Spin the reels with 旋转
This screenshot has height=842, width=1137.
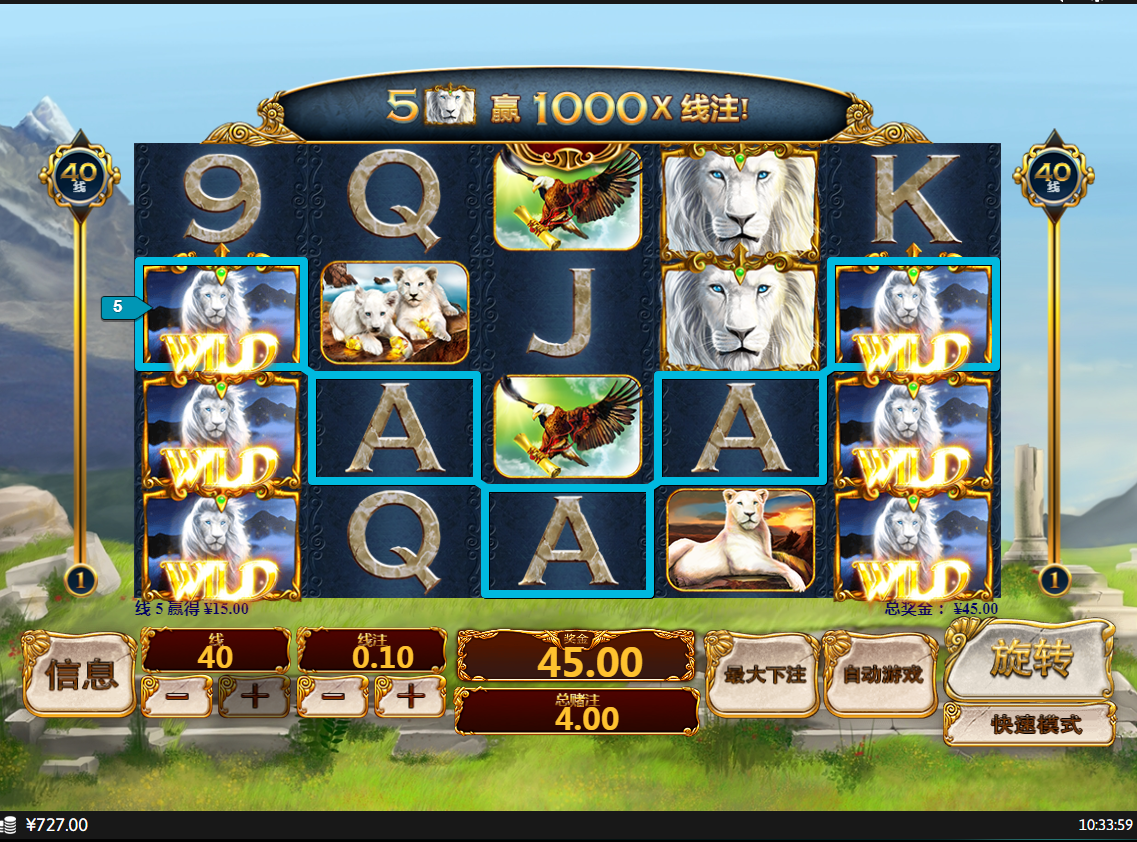pyautogui.click(x=1030, y=660)
